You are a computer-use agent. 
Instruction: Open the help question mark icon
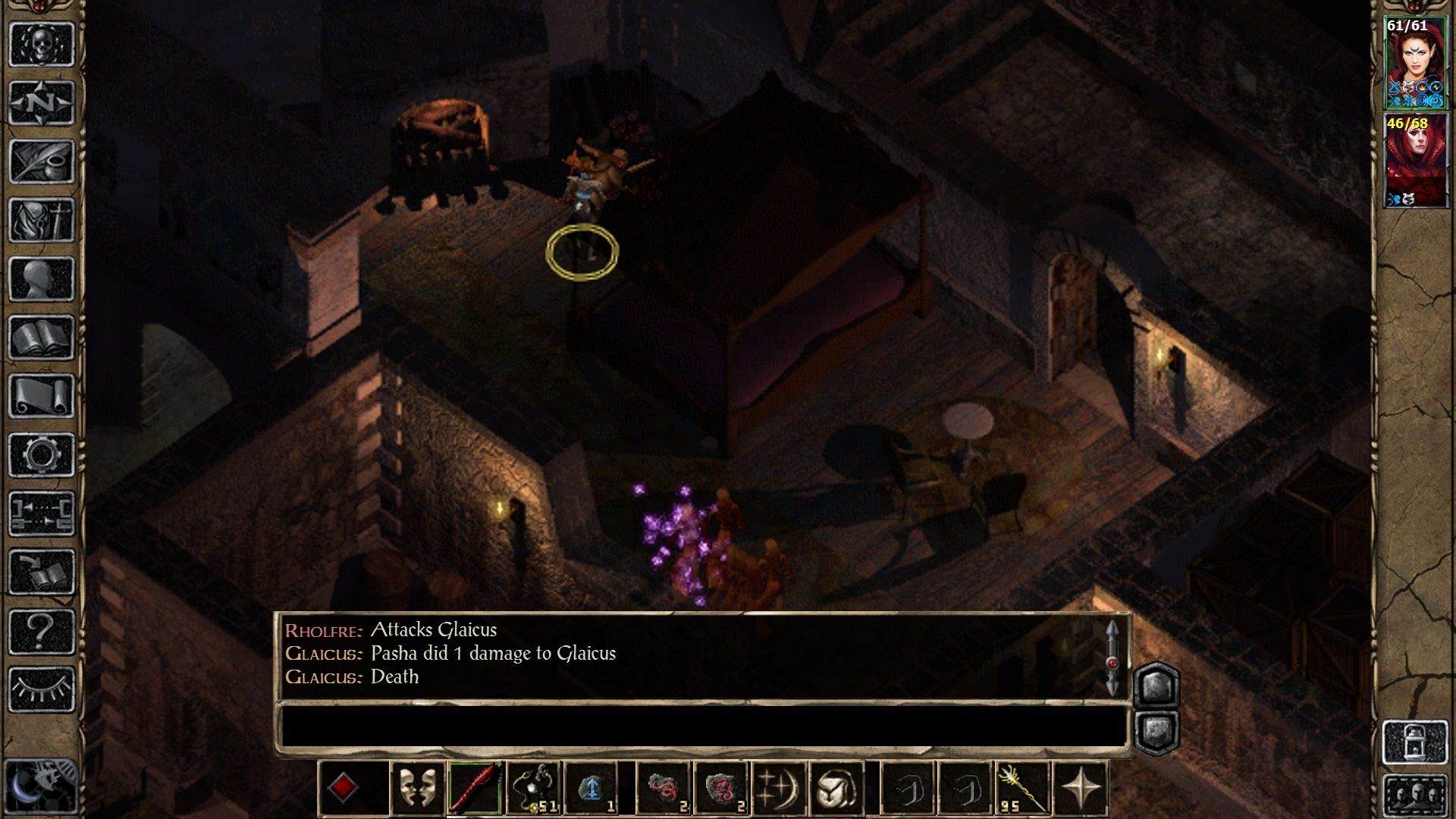[x=41, y=631]
